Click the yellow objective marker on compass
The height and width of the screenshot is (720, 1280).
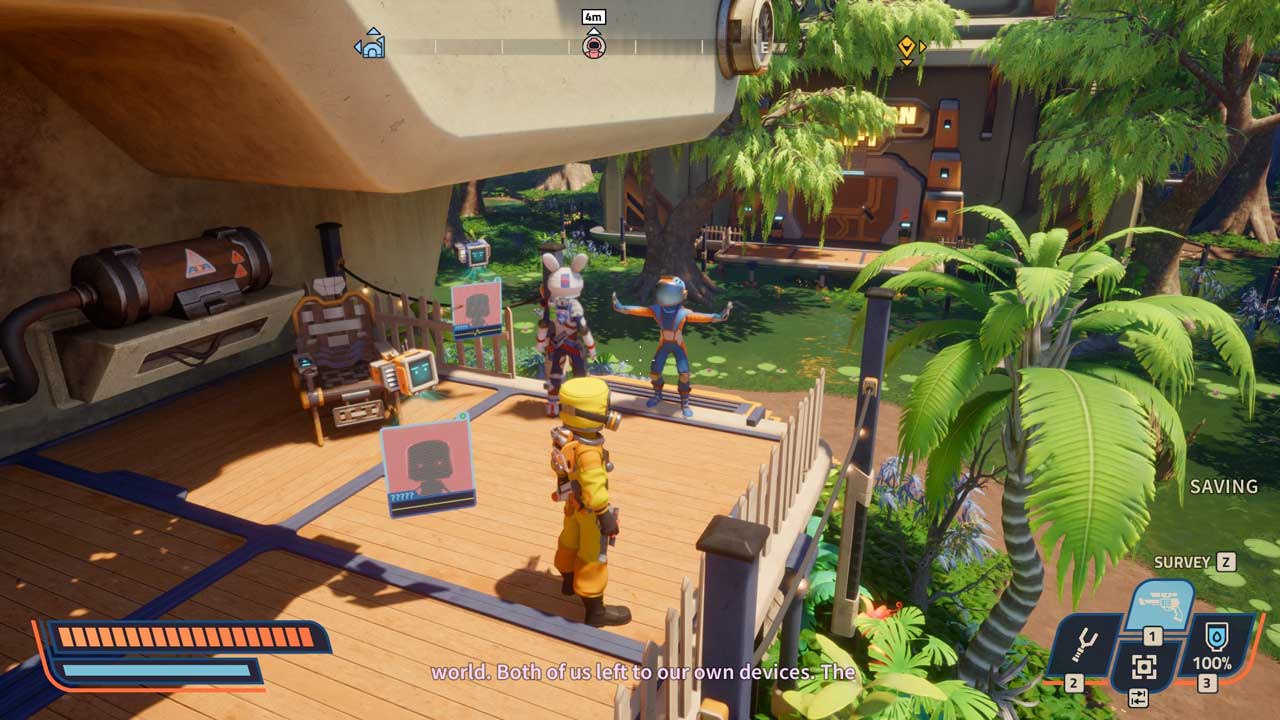(x=907, y=46)
